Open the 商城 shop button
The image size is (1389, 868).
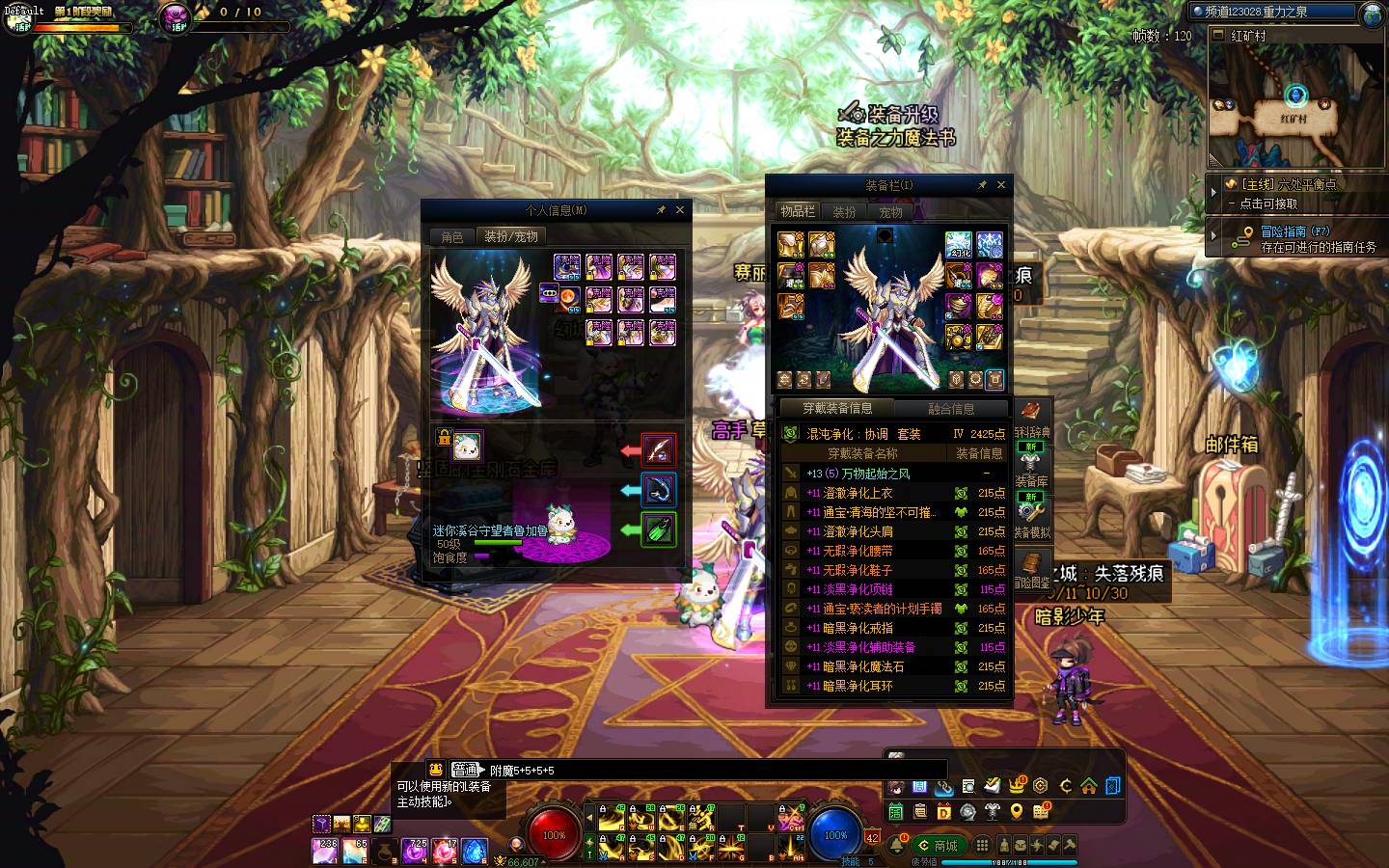pos(936,846)
